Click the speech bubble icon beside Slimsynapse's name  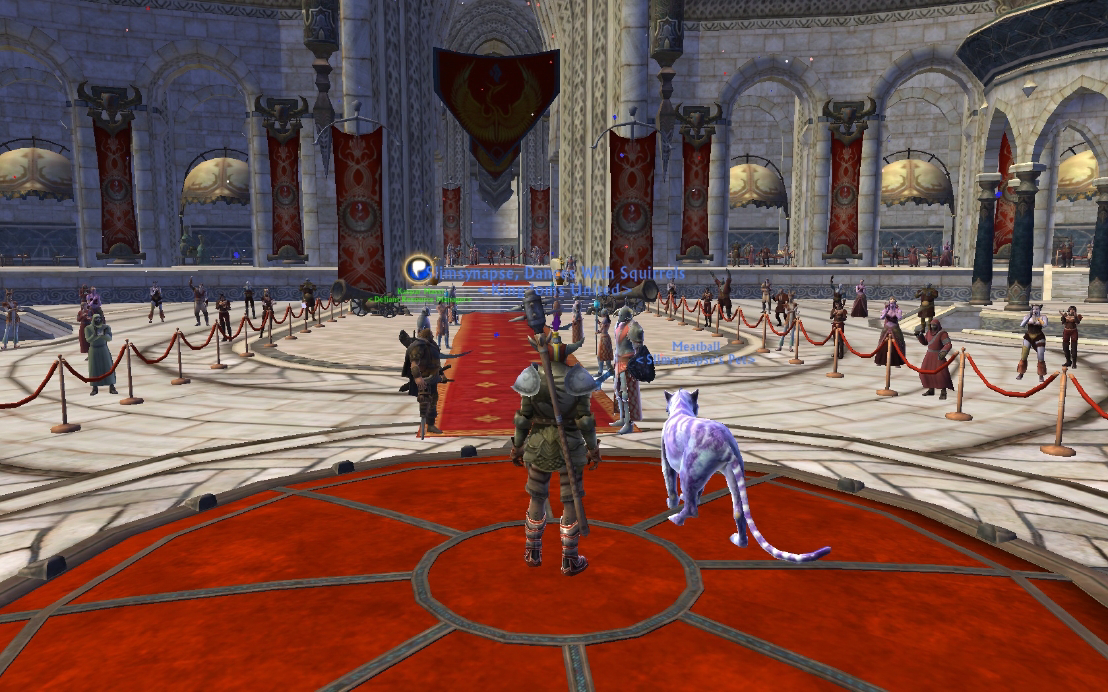click(x=418, y=269)
